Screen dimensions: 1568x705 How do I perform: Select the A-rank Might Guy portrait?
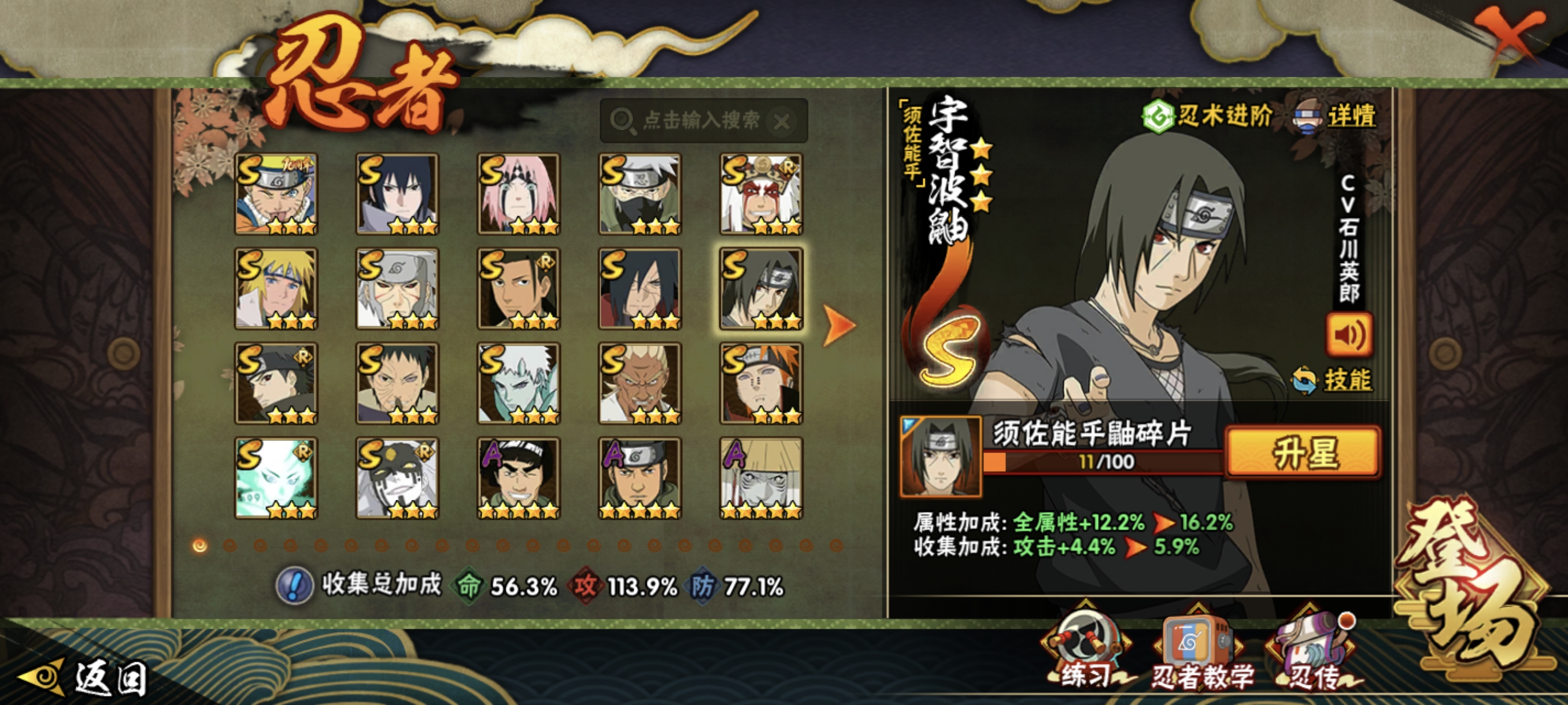518,478
